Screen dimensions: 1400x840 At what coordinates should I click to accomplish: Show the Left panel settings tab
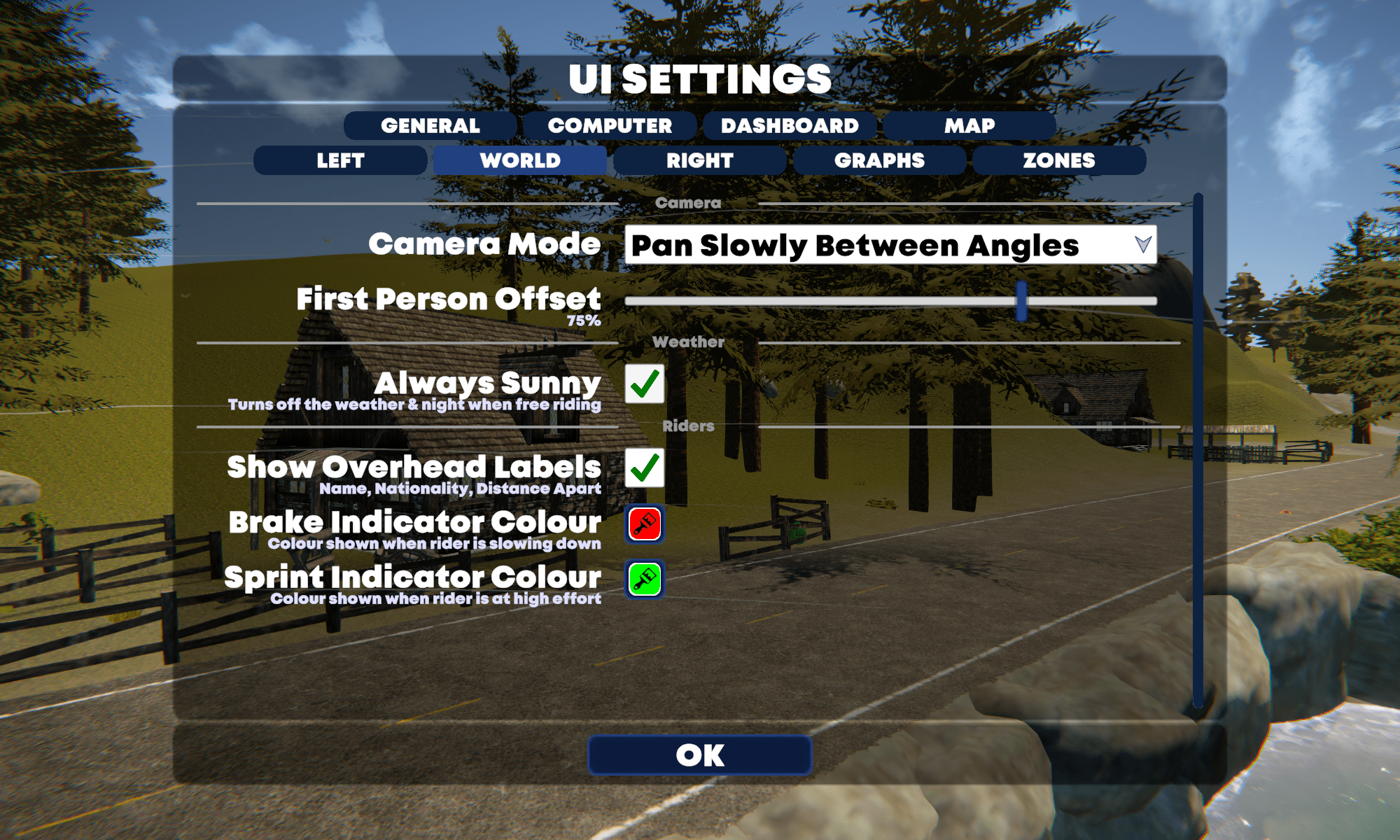pyautogui.click(x=340, y=160)
